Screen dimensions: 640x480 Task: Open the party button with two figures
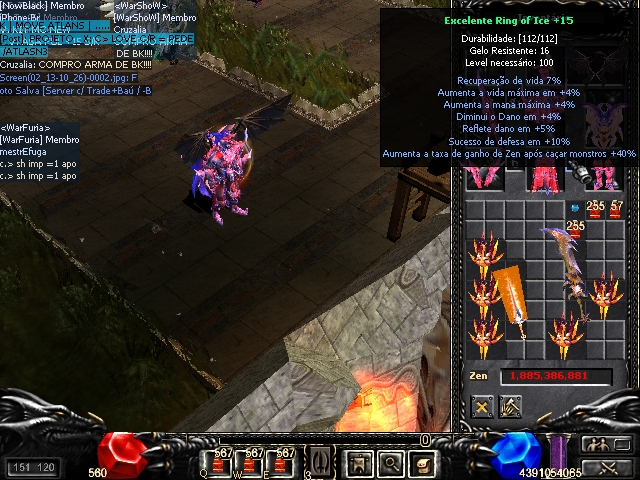tap(602, 445)
